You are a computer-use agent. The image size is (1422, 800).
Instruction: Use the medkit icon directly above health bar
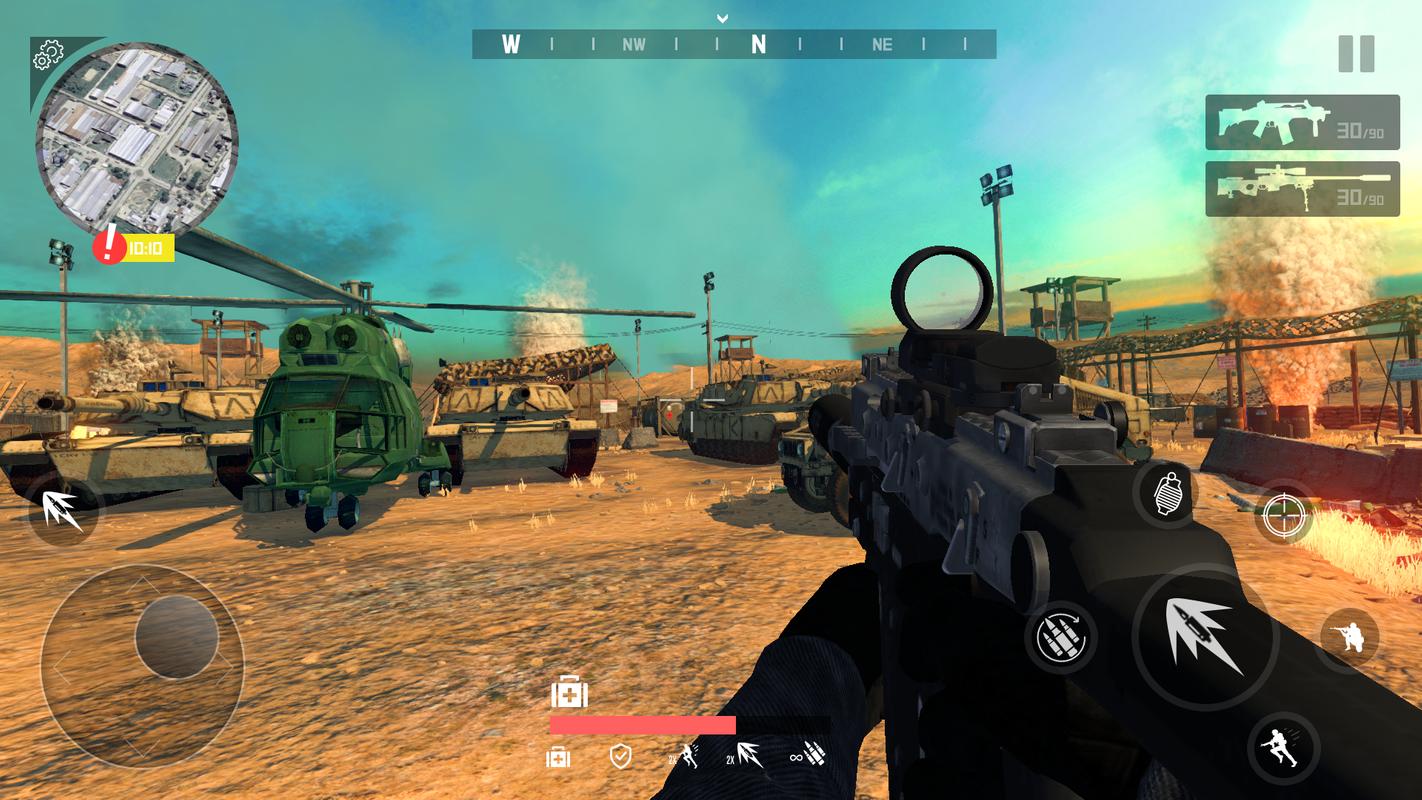(569, 693)
